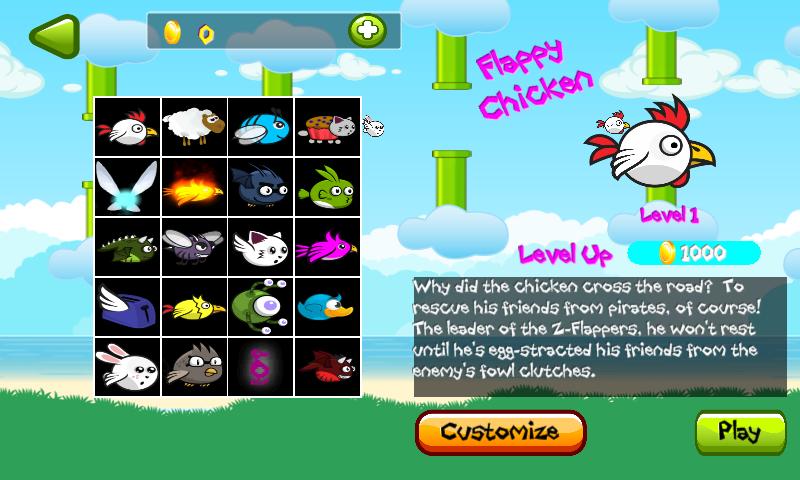Start the game with Play
800x480 pixels.
(740, 432)
